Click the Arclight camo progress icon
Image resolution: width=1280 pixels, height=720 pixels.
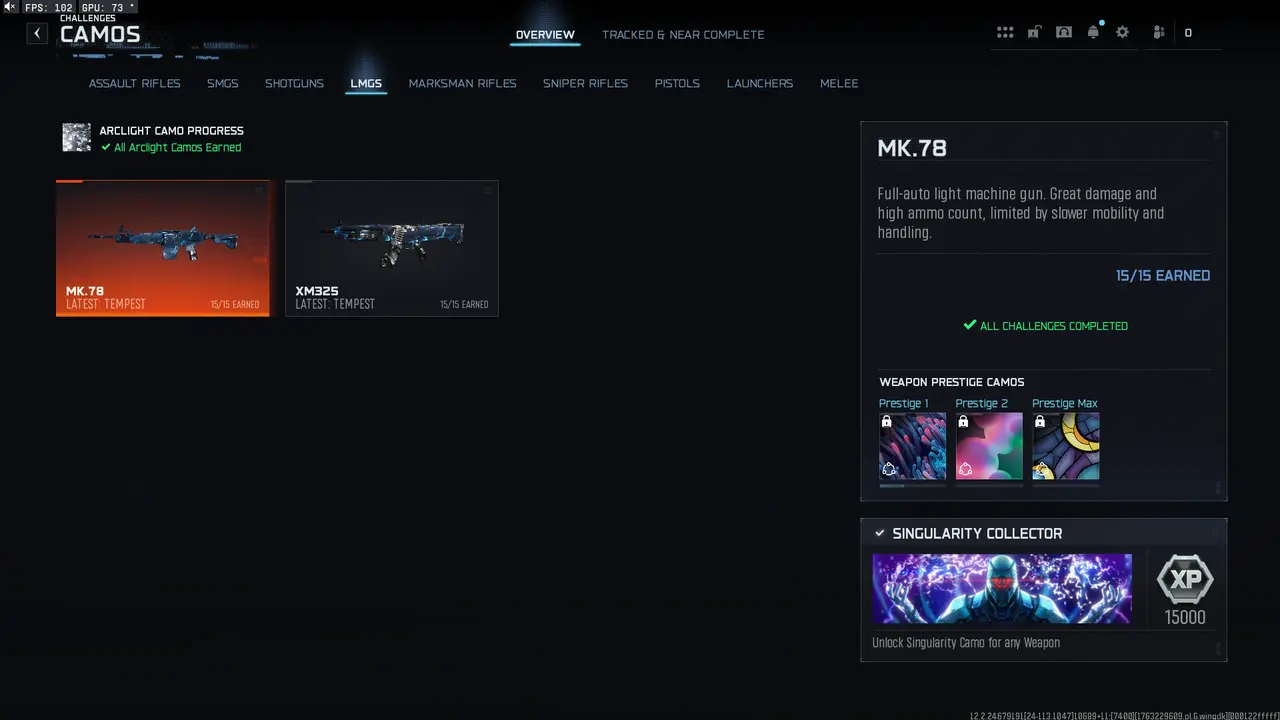click(x=76, y=137)
